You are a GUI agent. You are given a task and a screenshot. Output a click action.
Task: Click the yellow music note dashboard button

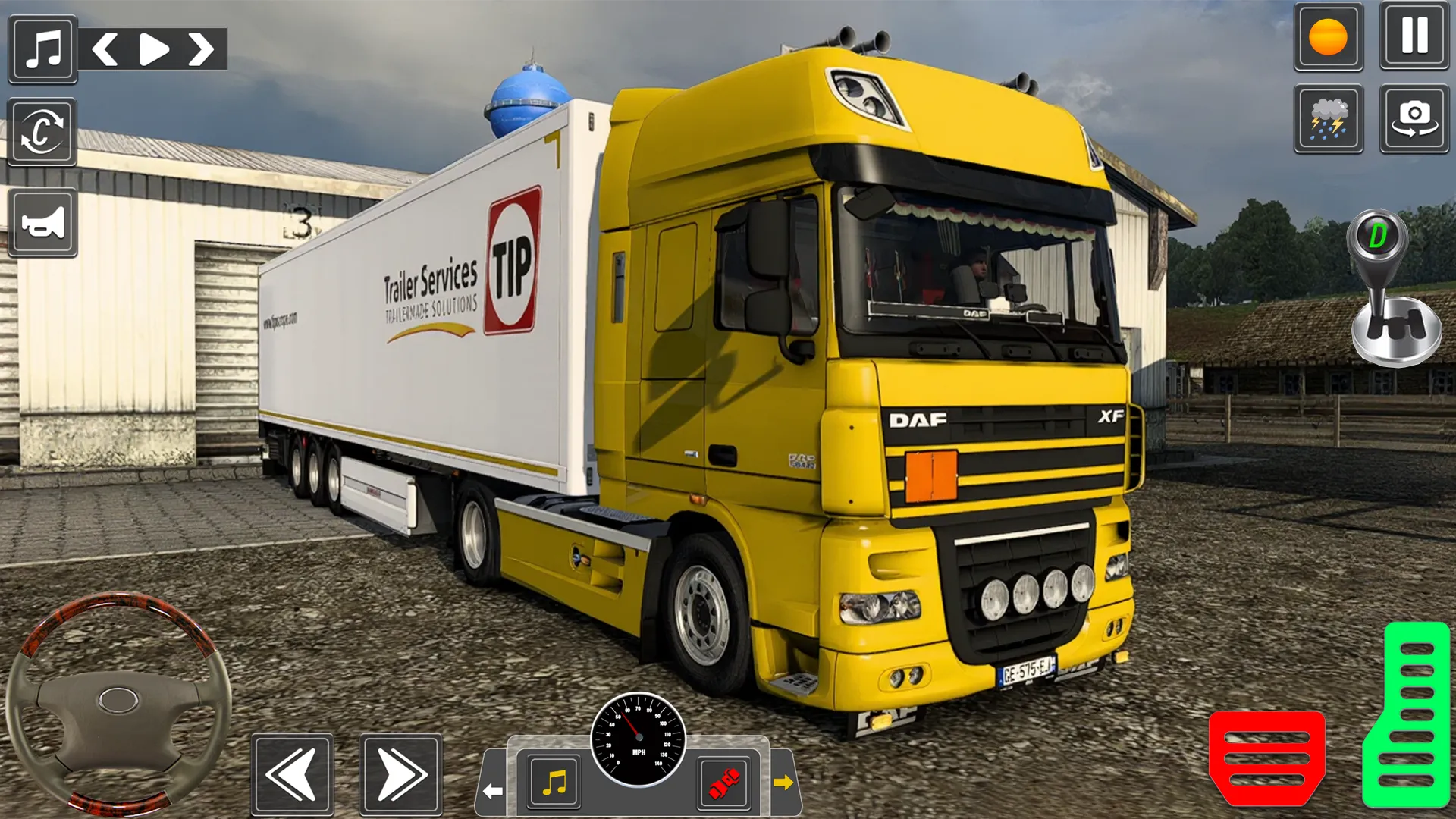point(554,782)
